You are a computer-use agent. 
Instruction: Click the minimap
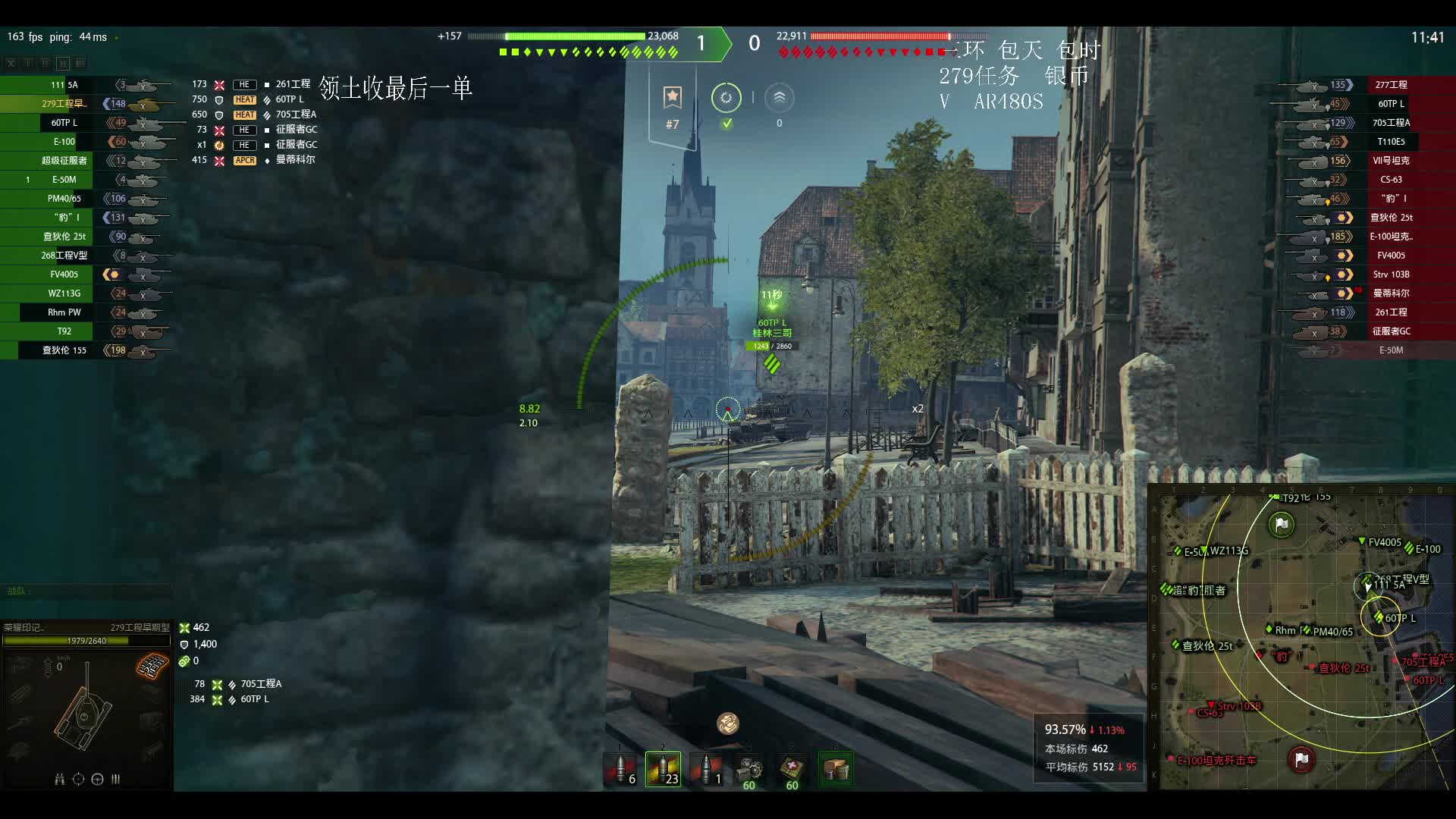point(1301,638)
